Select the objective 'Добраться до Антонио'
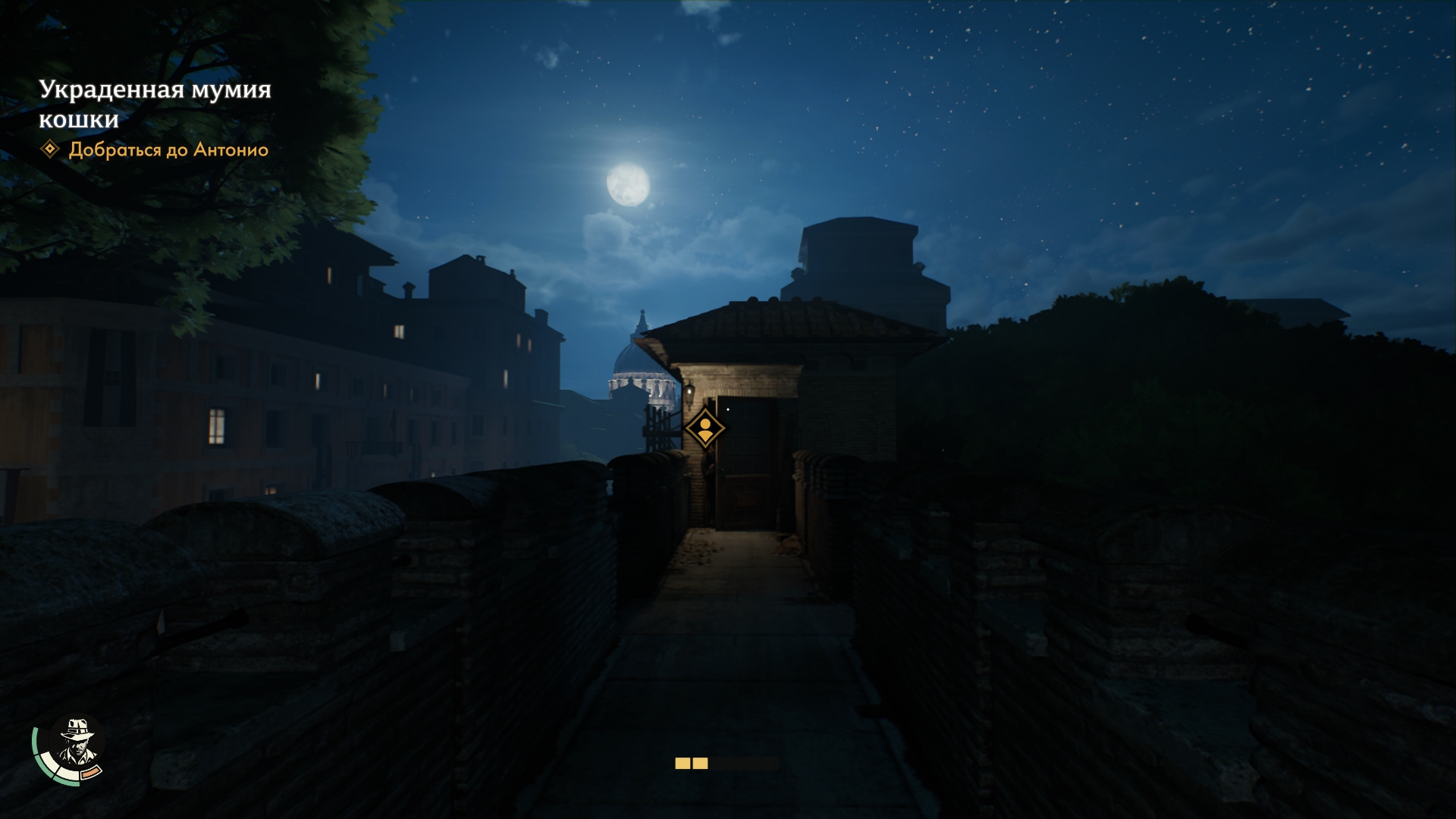This screenshot has height=819, width=1456. click(168, 150)
